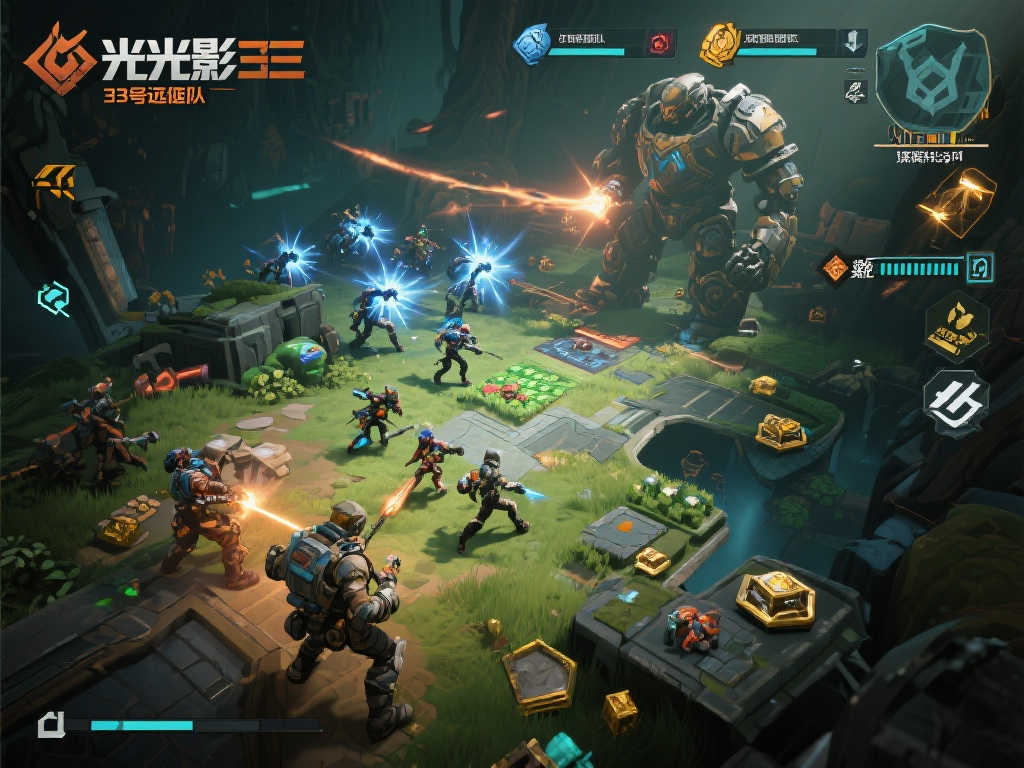The height and width of the screenshot is (768, 1024).
Task: Click the teal square icon ending the segmented bar
Action: click(x=979, y=266)
